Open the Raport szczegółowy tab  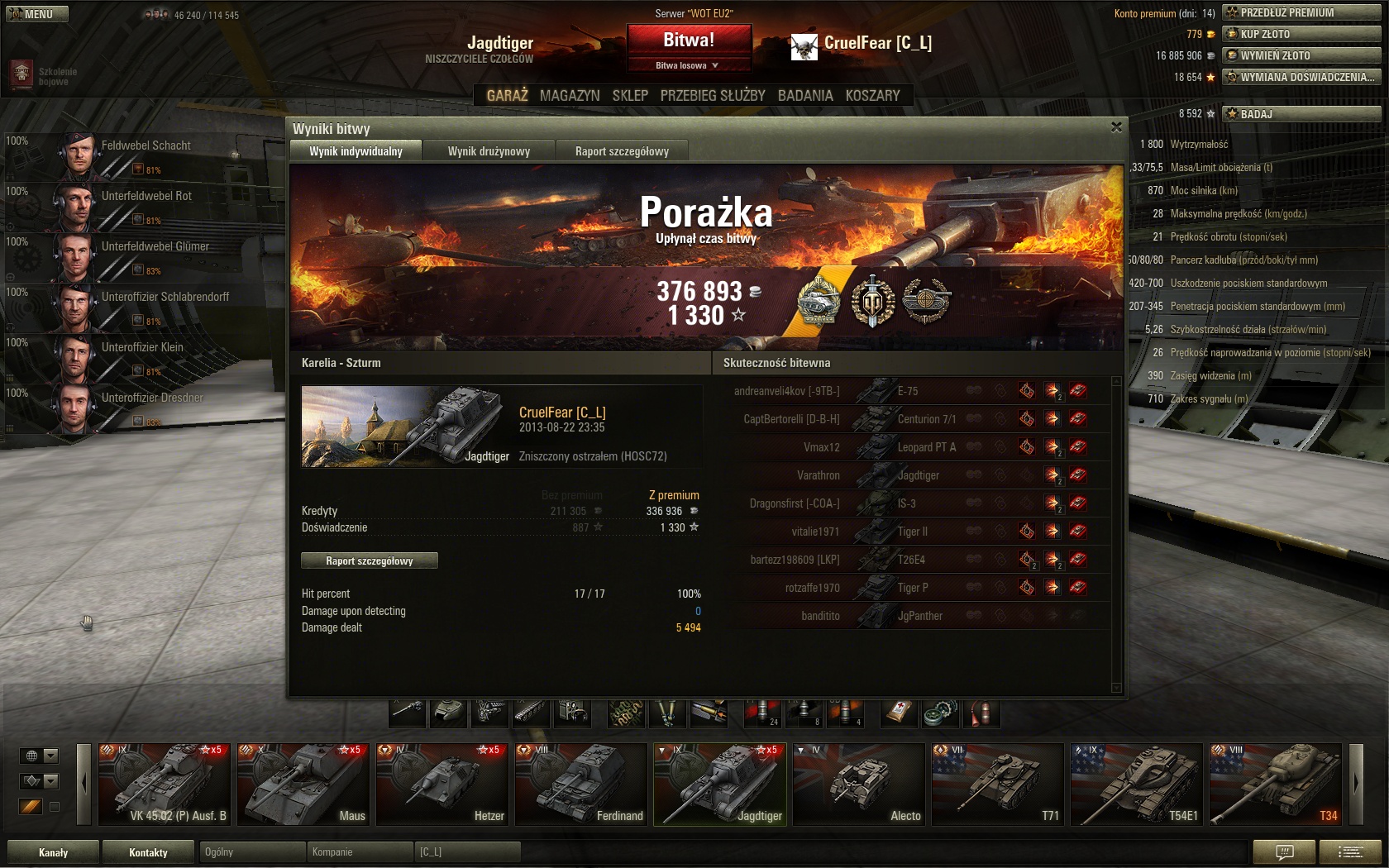point(622,151)
